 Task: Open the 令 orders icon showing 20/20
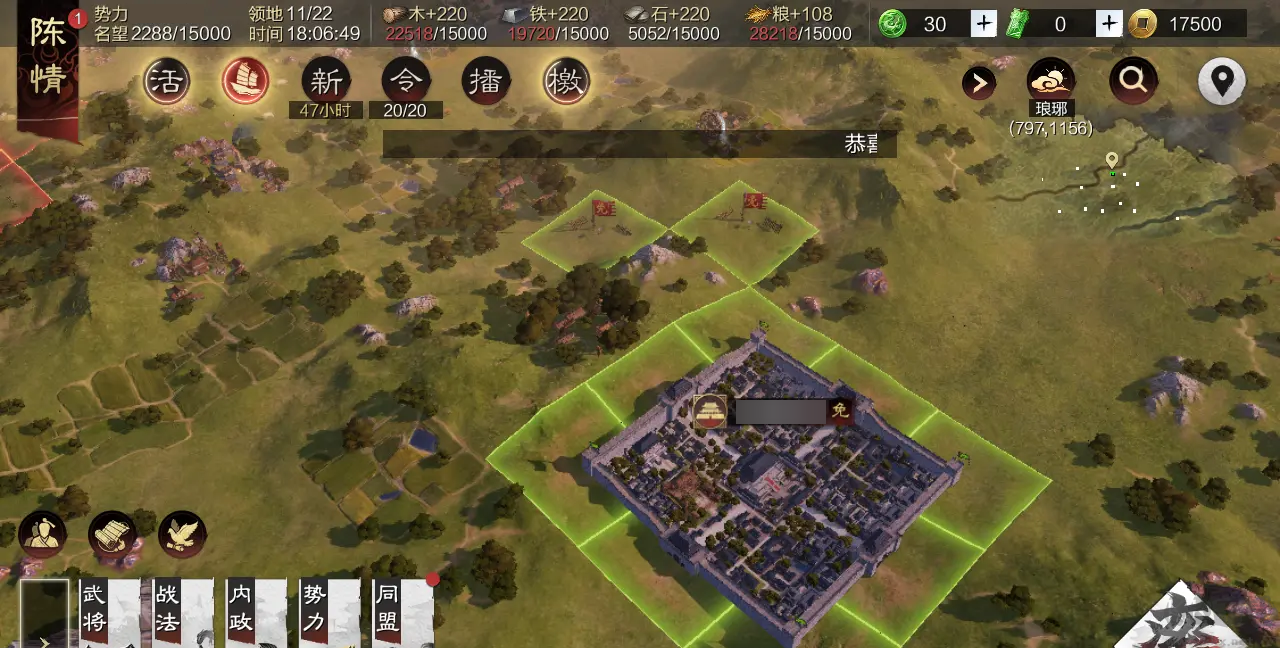pos(406,82)
